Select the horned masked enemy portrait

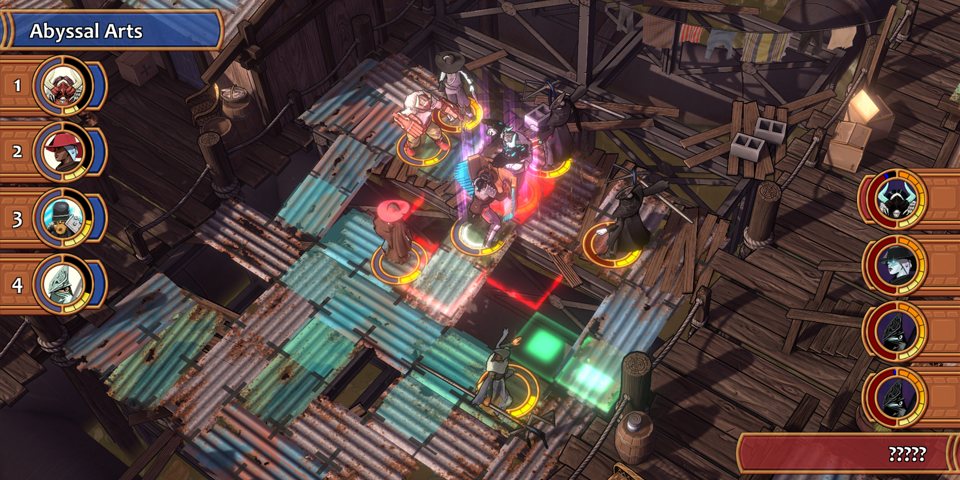(893, 200)
